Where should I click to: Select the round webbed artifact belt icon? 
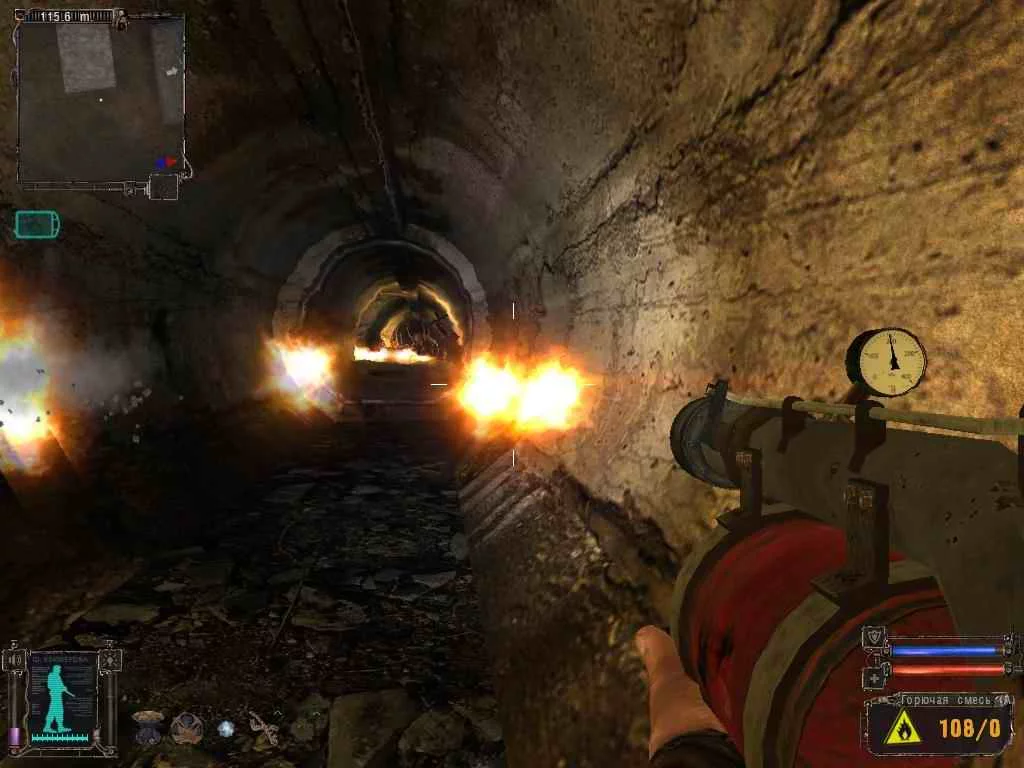186,726
